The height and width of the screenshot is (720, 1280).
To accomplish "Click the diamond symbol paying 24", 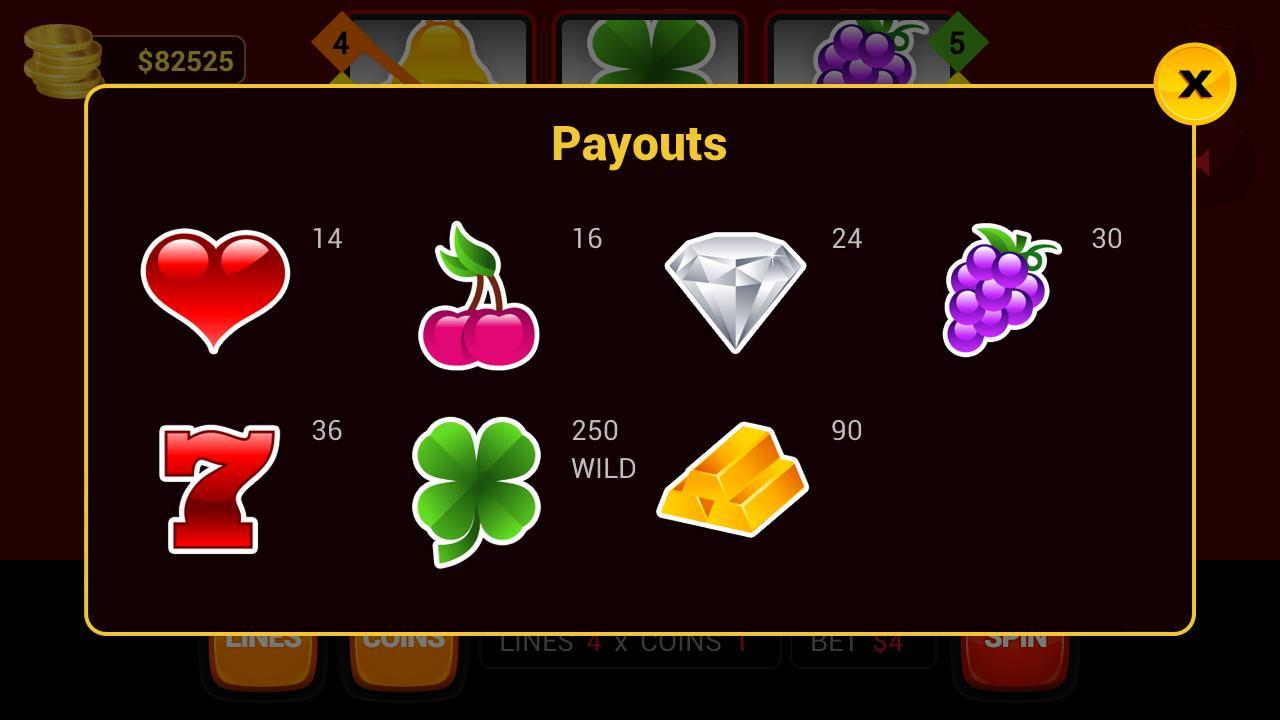I will click(735, 290).
